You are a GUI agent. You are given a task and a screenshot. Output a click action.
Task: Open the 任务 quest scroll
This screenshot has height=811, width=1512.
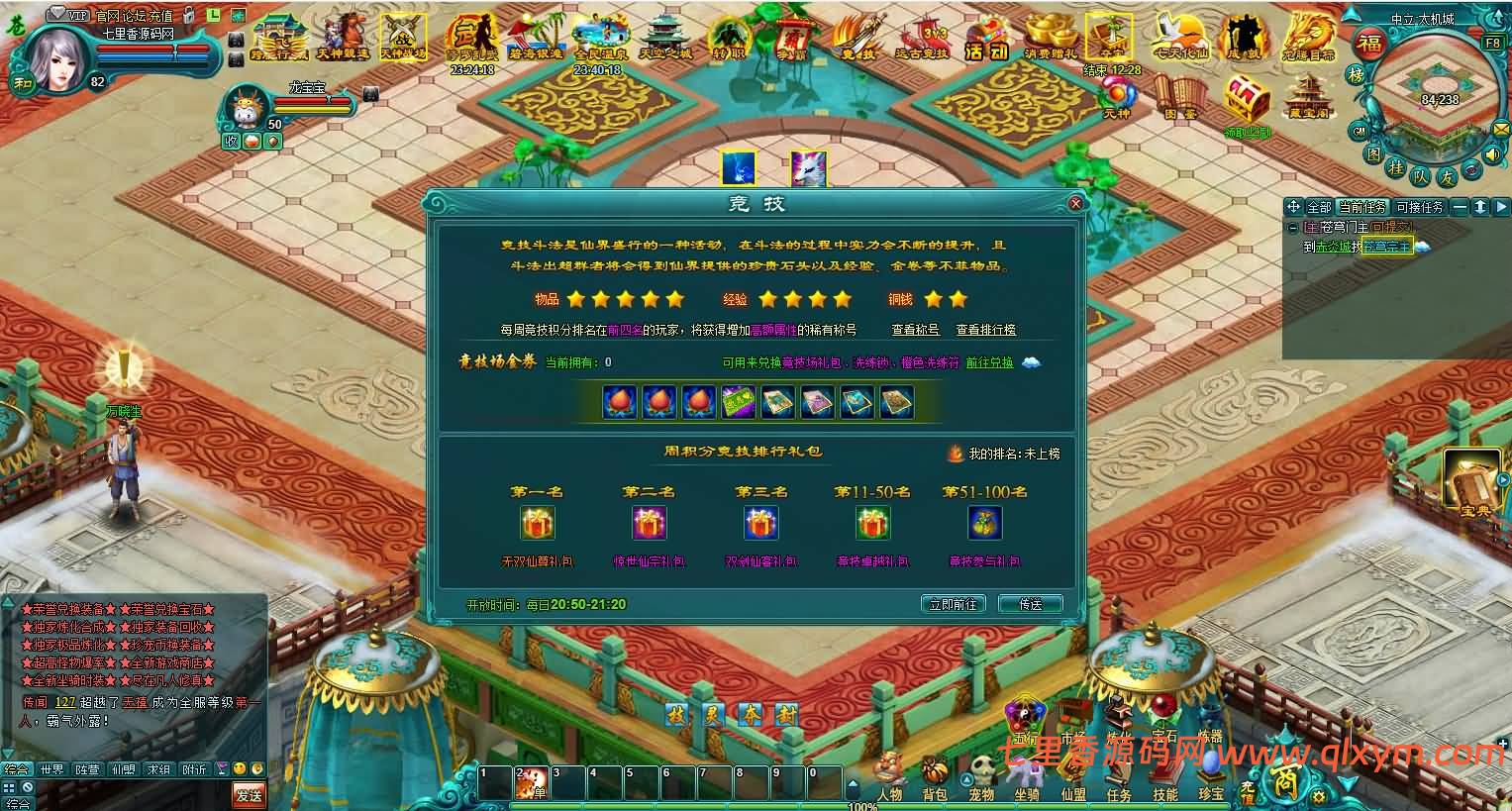[1119, 775]
